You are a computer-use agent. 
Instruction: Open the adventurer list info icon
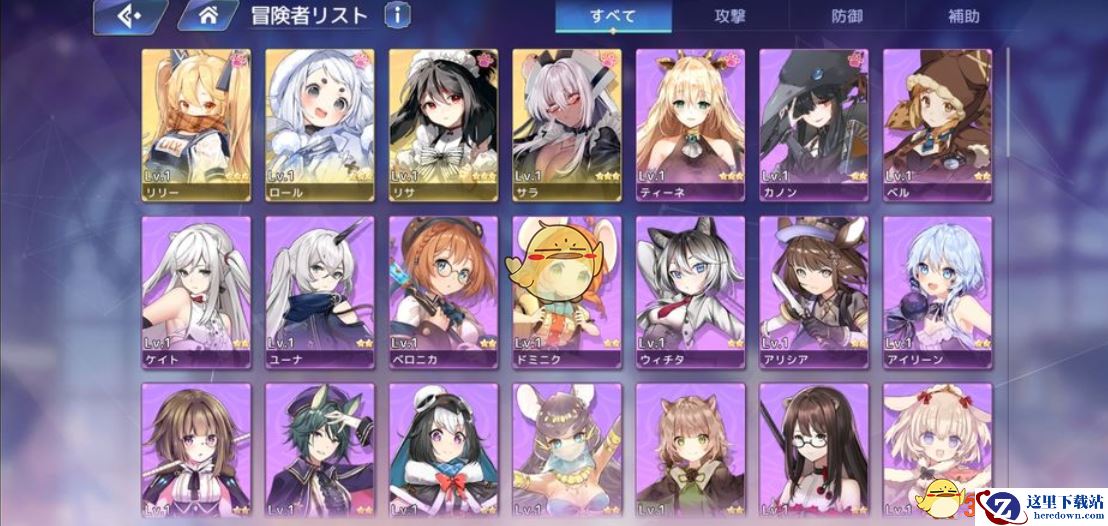coord(397,15)
